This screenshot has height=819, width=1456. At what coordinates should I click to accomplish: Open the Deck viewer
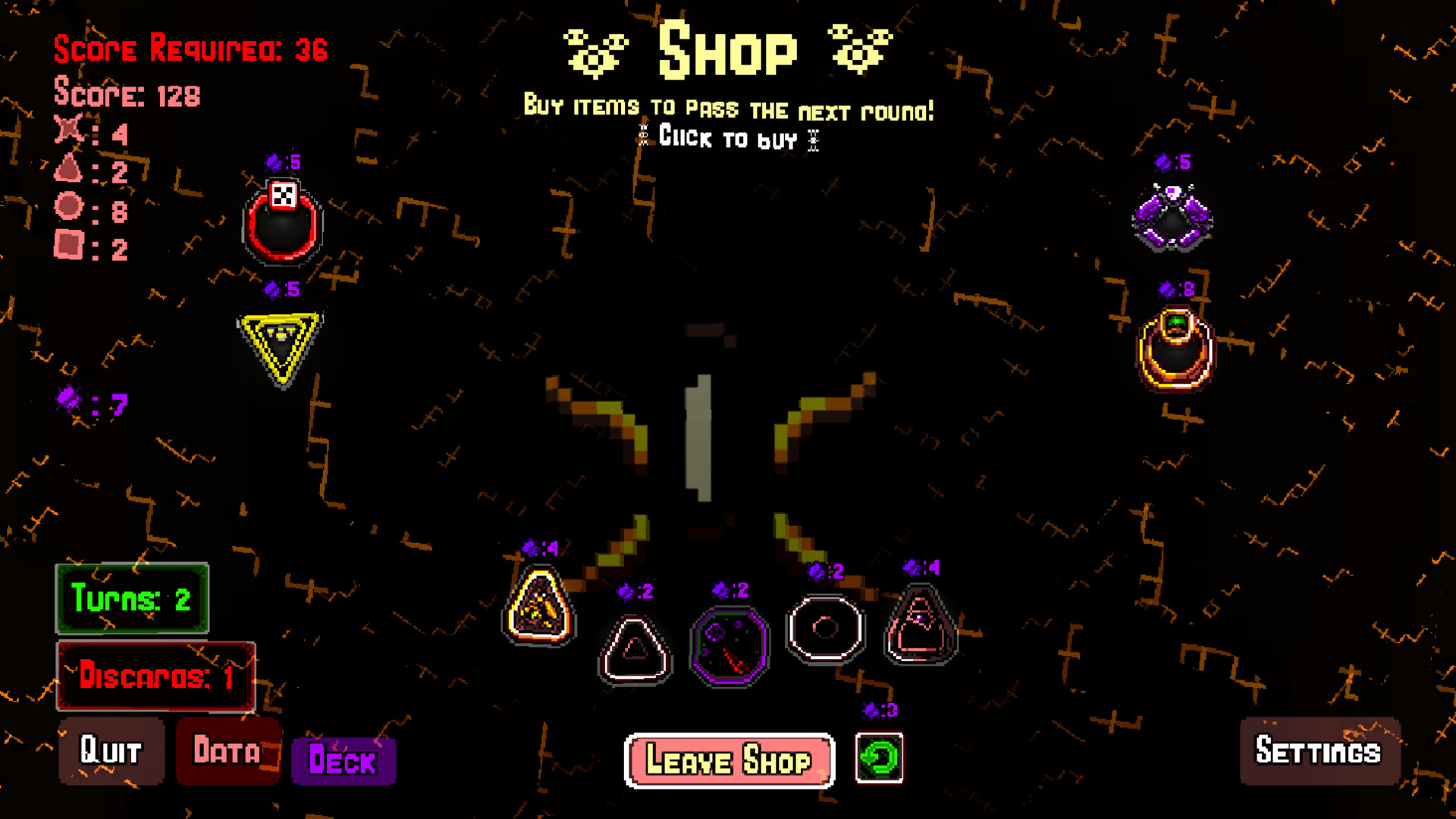tap(343, 762)
